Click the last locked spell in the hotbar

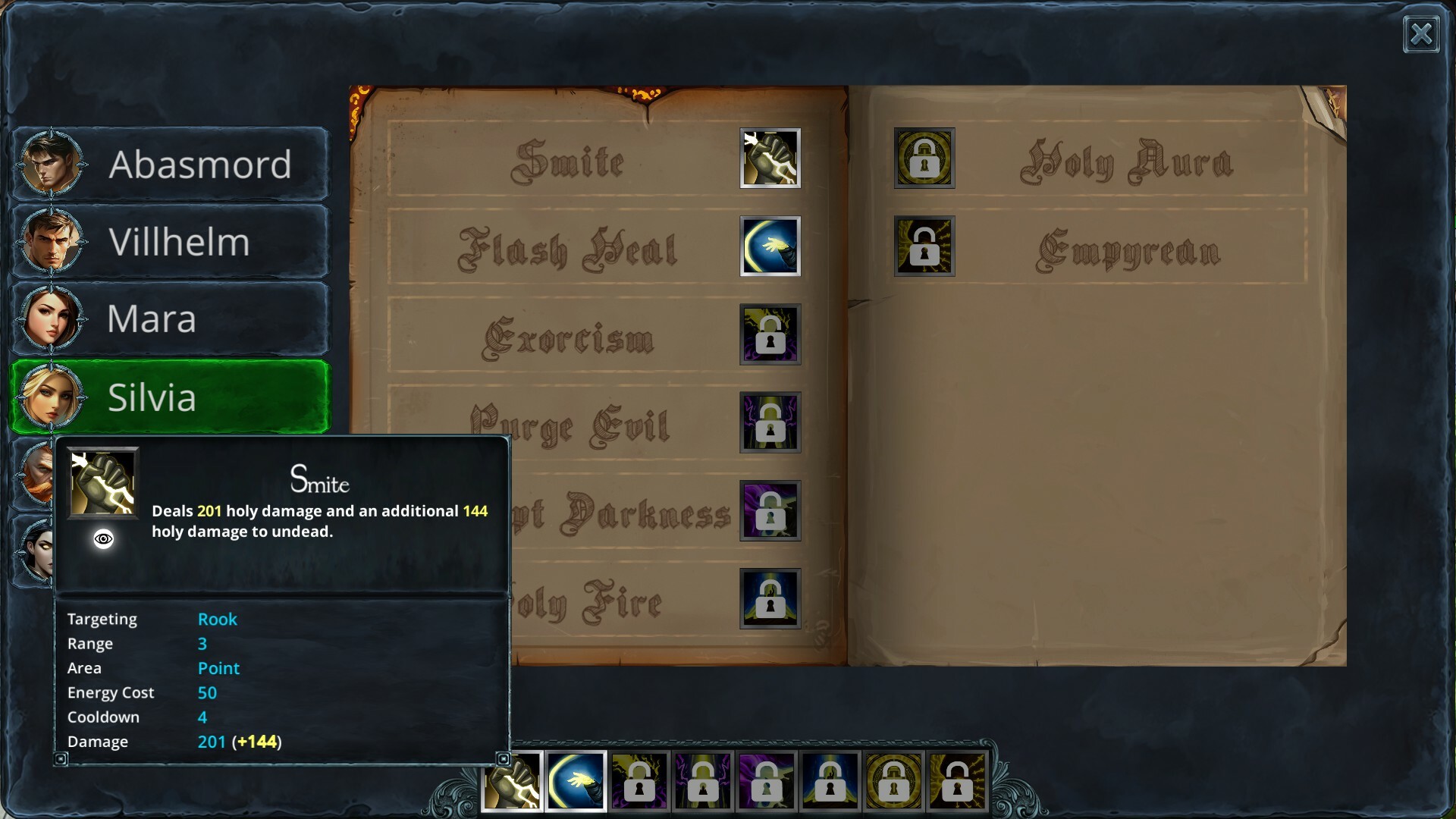[958, 781]
